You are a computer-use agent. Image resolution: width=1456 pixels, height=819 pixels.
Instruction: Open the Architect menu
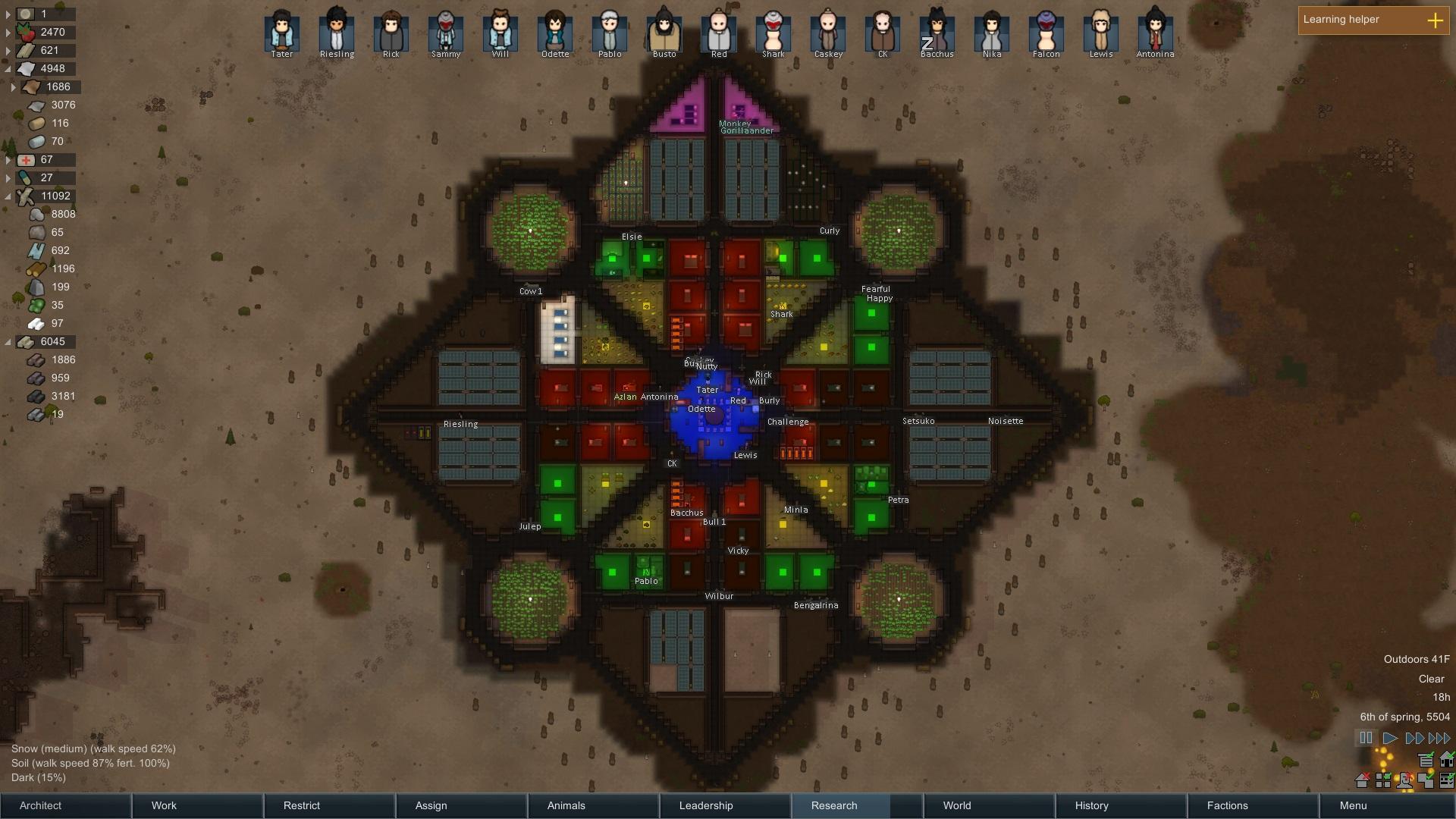point(65,805)
